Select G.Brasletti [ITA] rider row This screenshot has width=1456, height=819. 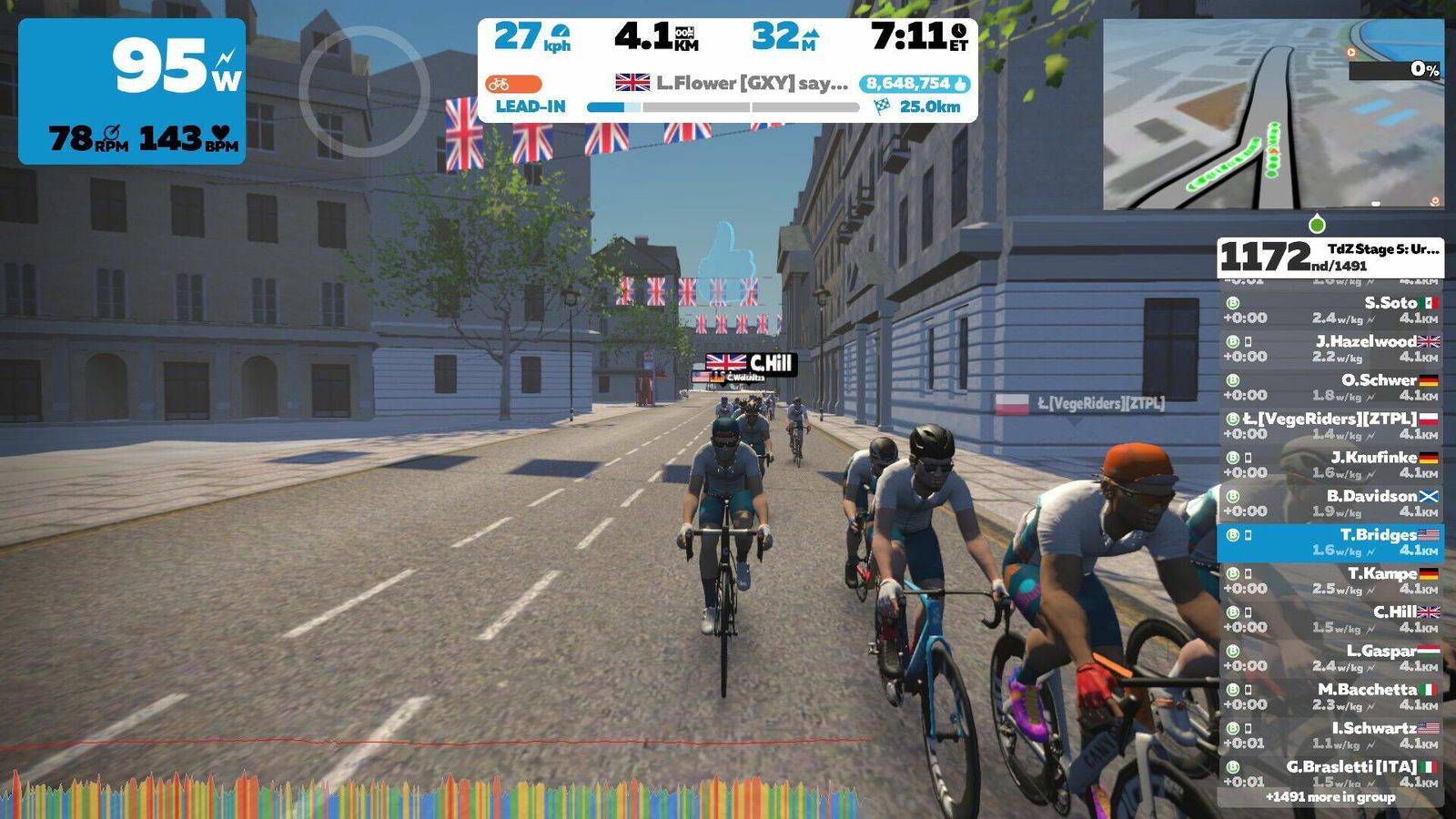pos(1330,773)
